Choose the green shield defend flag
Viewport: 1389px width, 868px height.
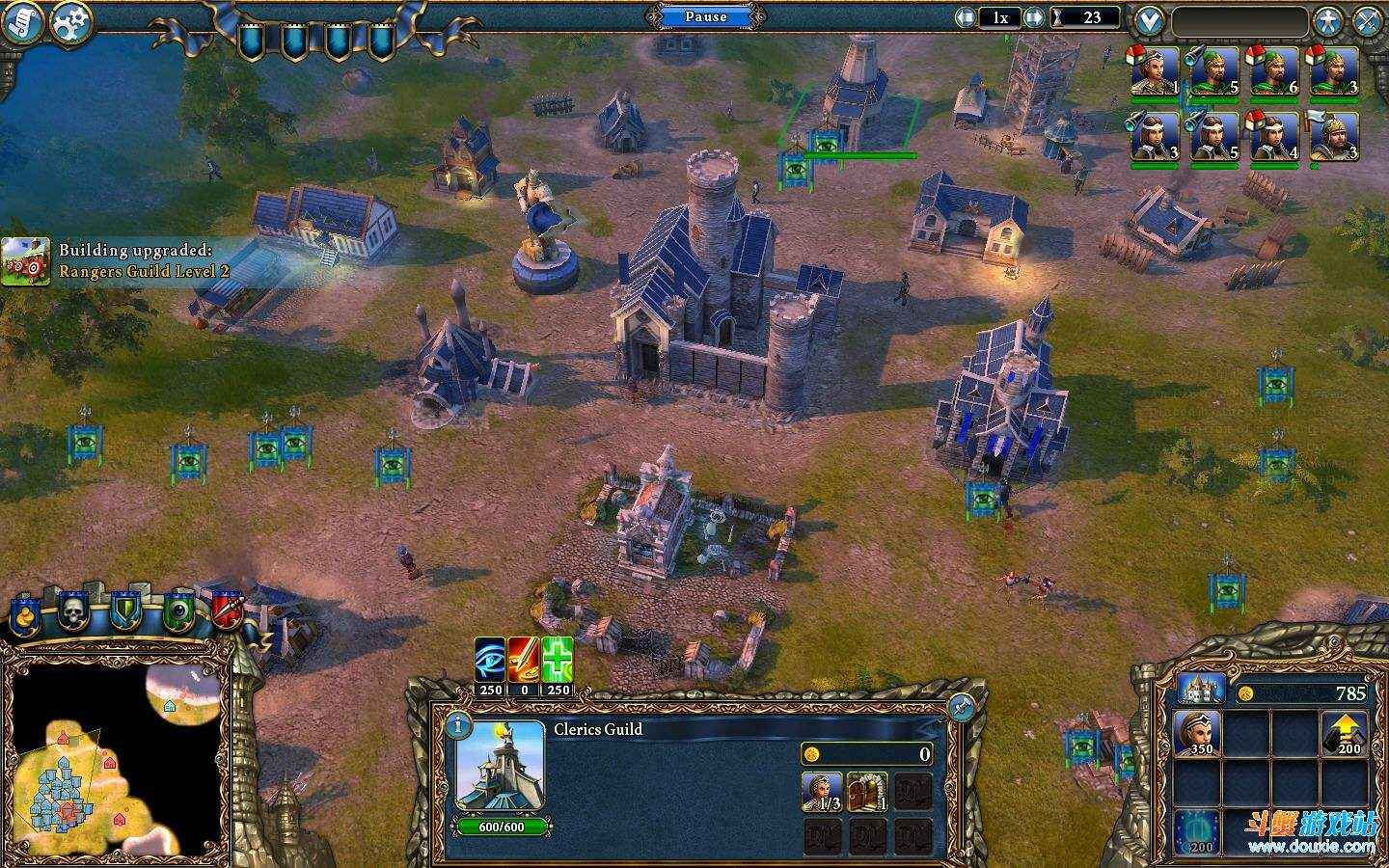coord(125,610)
